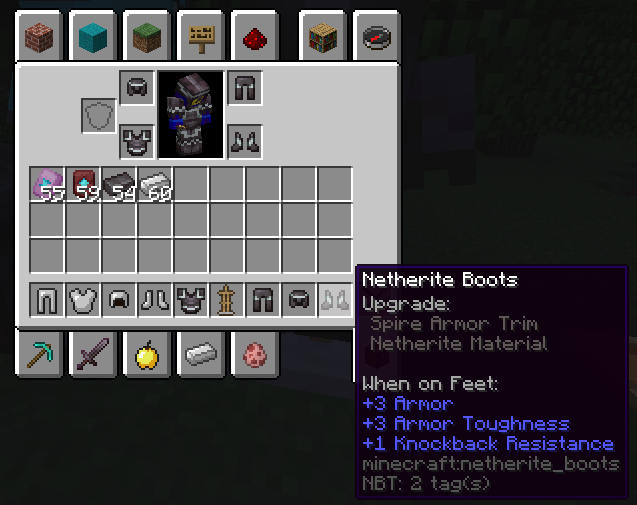The image size is (637, 505).
Task: Select the red template stack of 59
Action: tap(83, 184)
